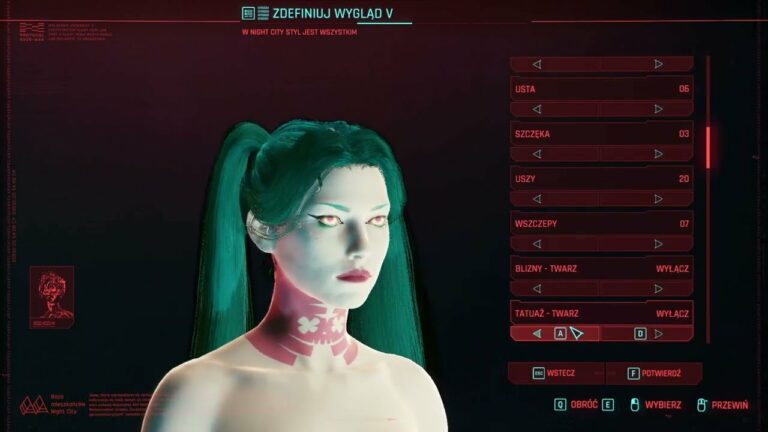Select next Usta option arrow
Image resolution: width=768 pixels, height=432 pixels.
(658, 109)
